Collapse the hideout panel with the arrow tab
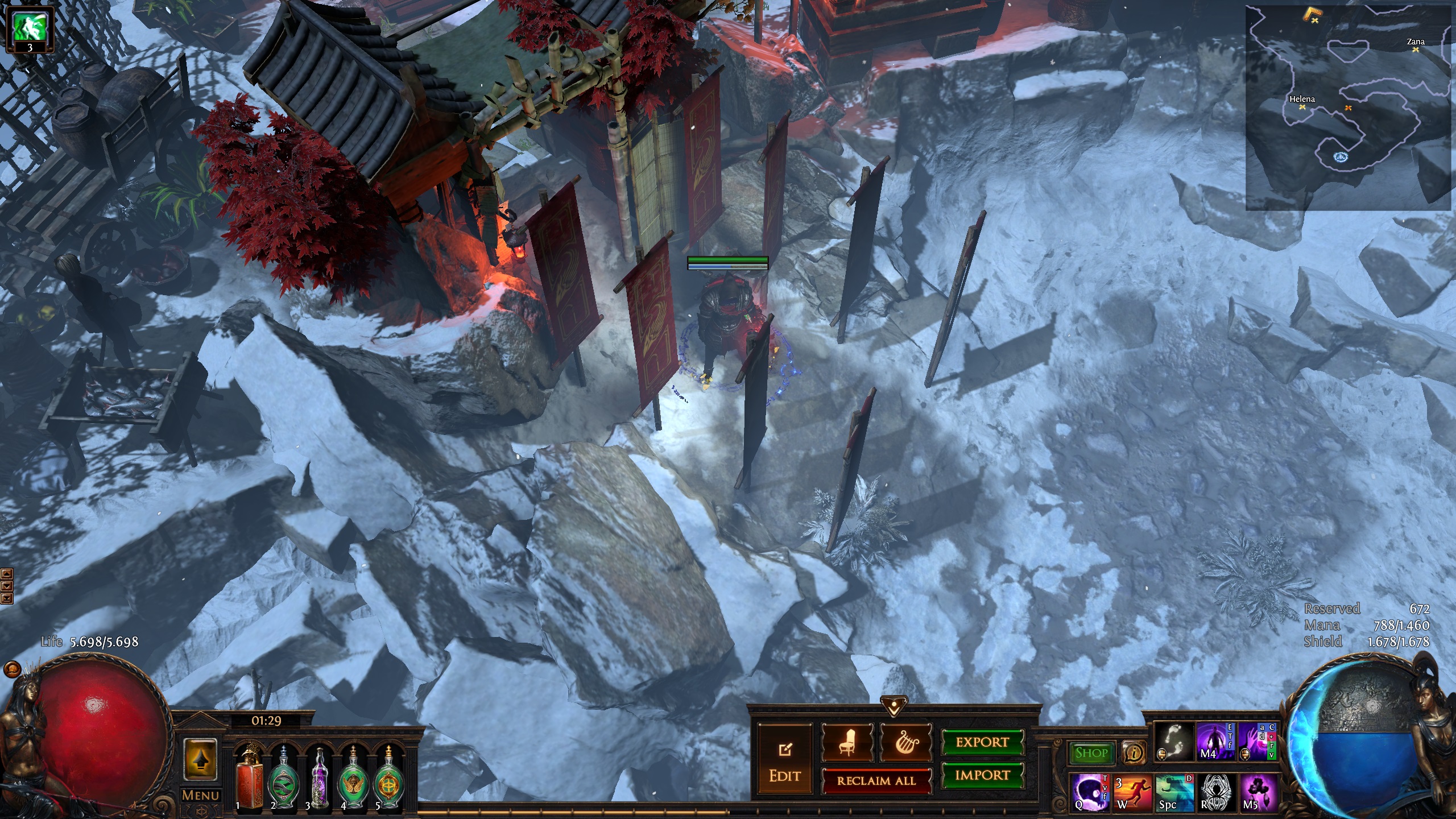This screenshot has width=1456, height=819. point(894,706)
